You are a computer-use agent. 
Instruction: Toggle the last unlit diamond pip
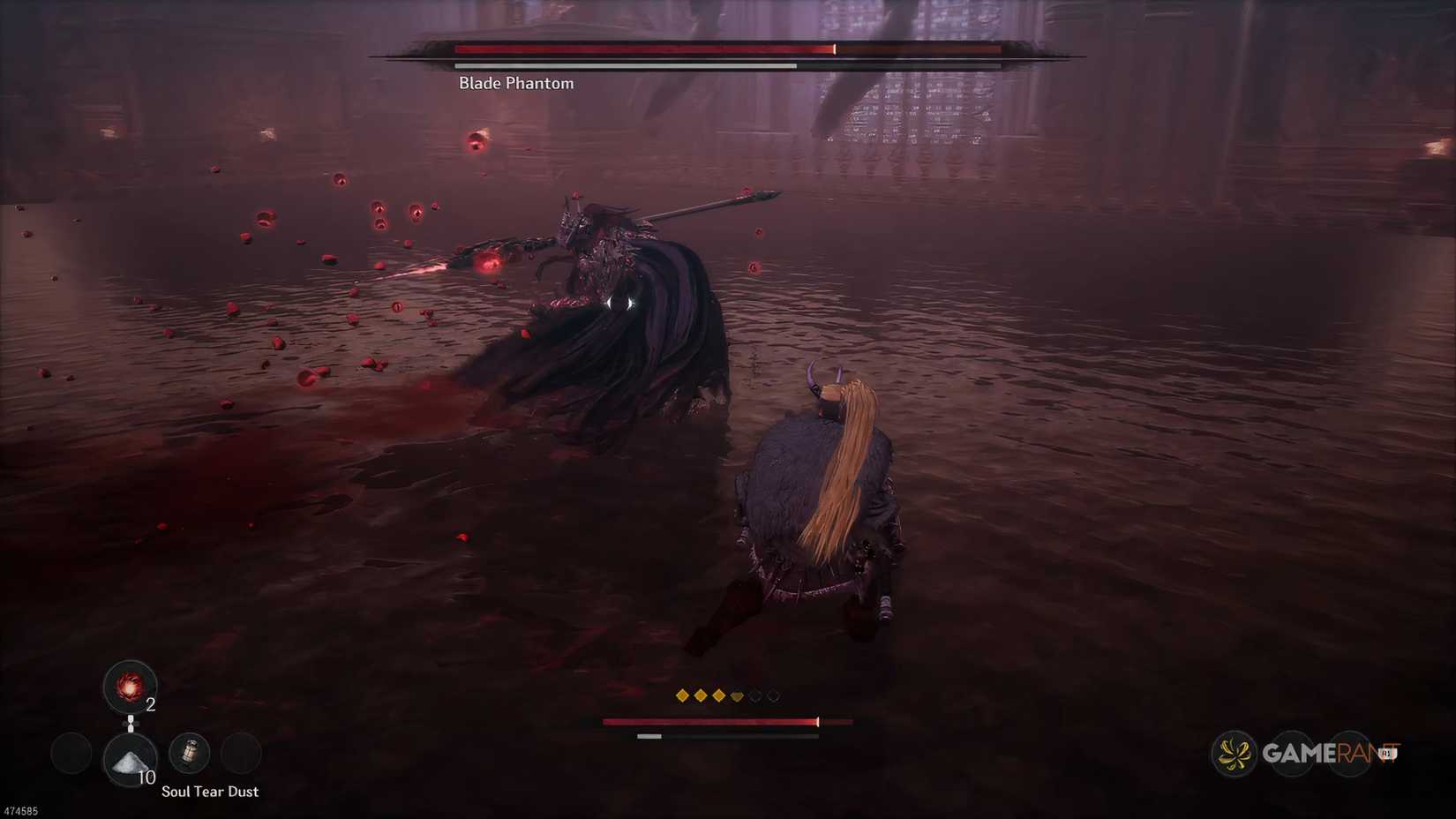click(x=775, y=696)
